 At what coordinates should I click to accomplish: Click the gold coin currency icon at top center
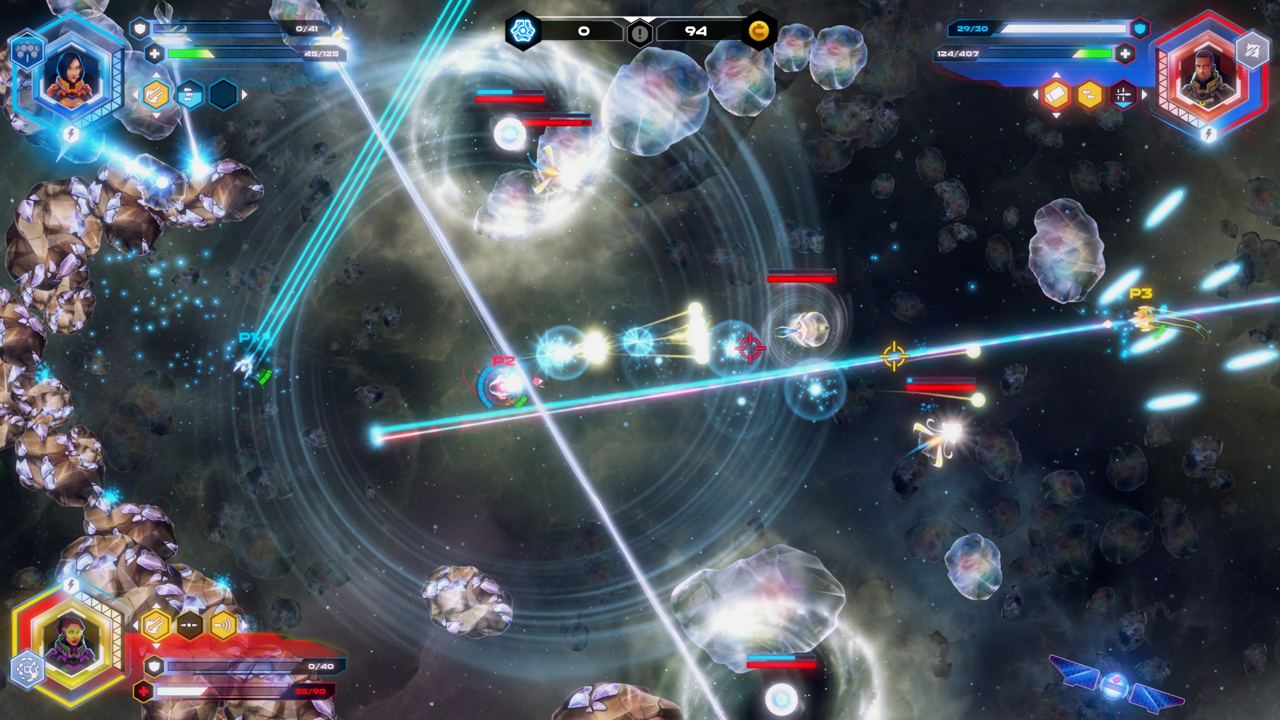coord(758,31)
